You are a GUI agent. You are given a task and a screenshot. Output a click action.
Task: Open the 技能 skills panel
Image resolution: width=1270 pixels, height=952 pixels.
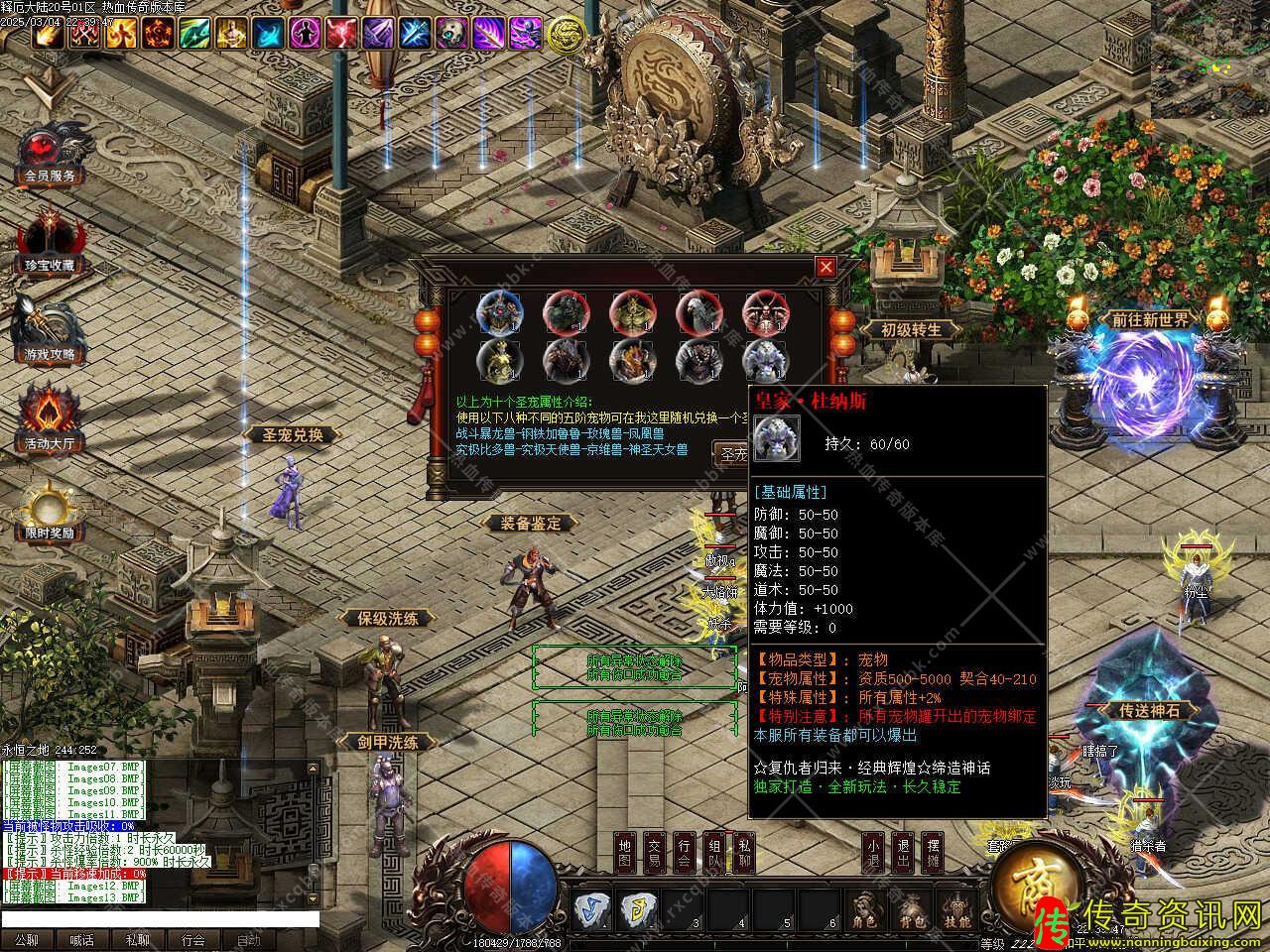coord(956,910)
